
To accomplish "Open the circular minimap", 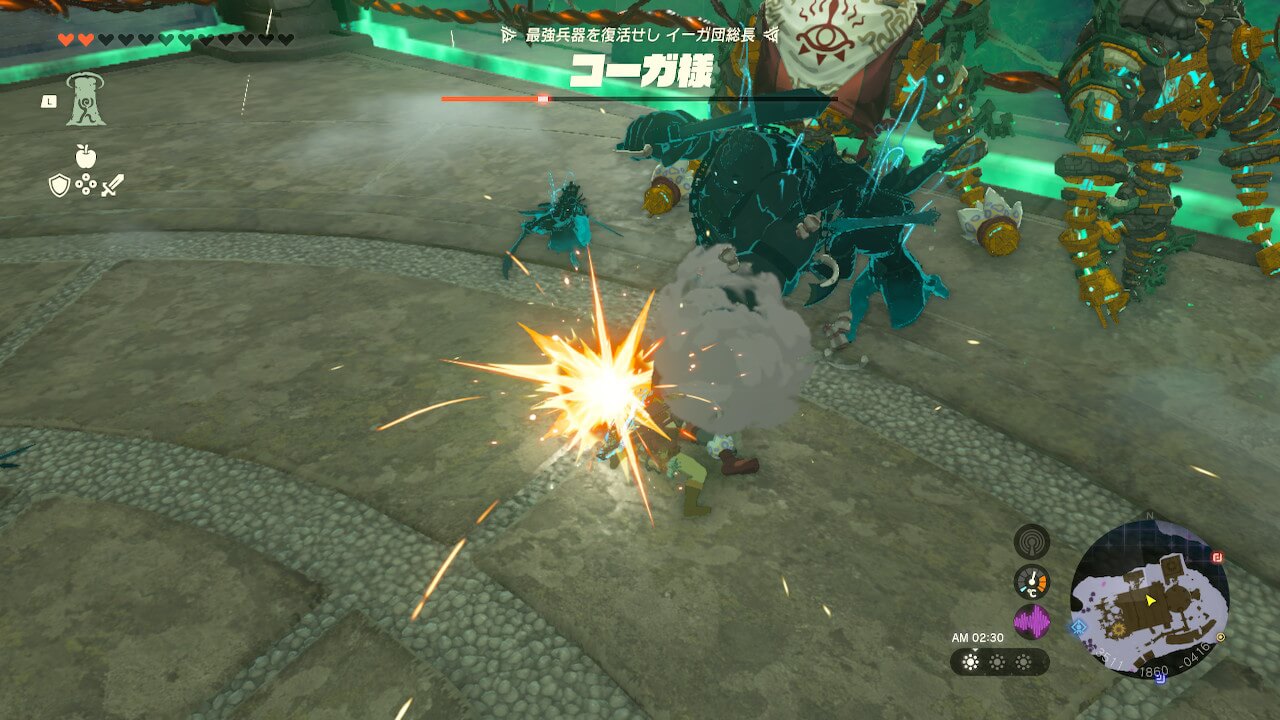I will click(1149, 598).
